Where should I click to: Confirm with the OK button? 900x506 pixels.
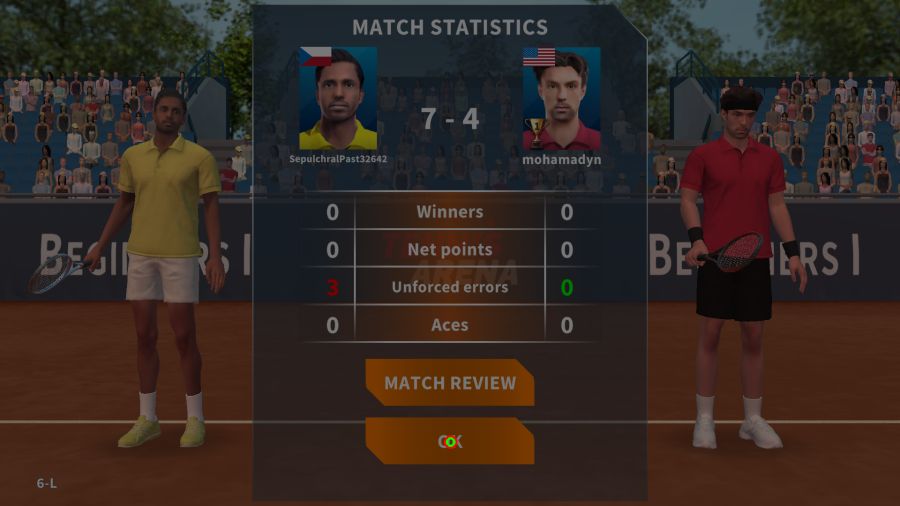click(x=450, y=441)
